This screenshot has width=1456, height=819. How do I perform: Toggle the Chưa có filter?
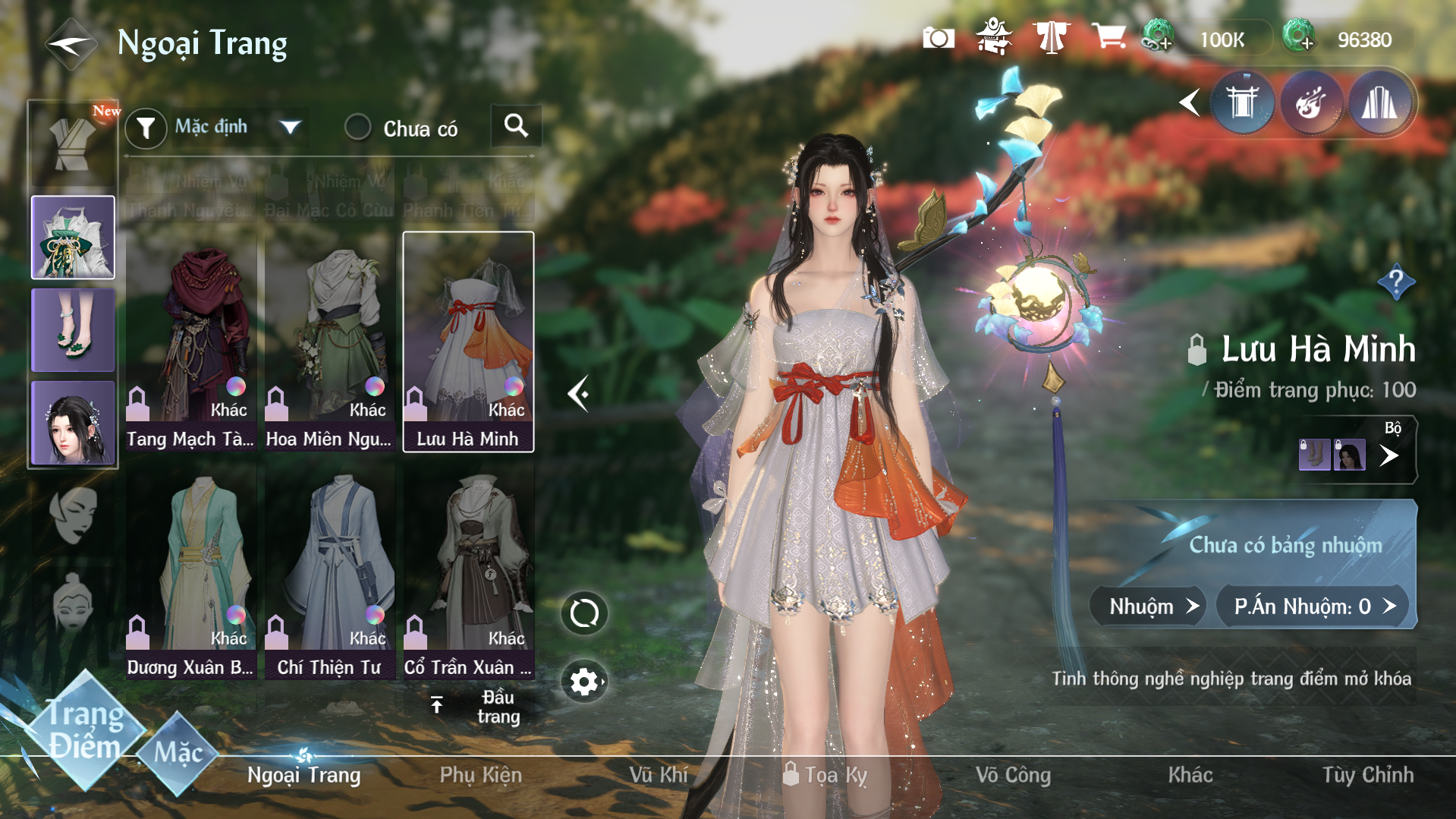[x=357, y=128]
